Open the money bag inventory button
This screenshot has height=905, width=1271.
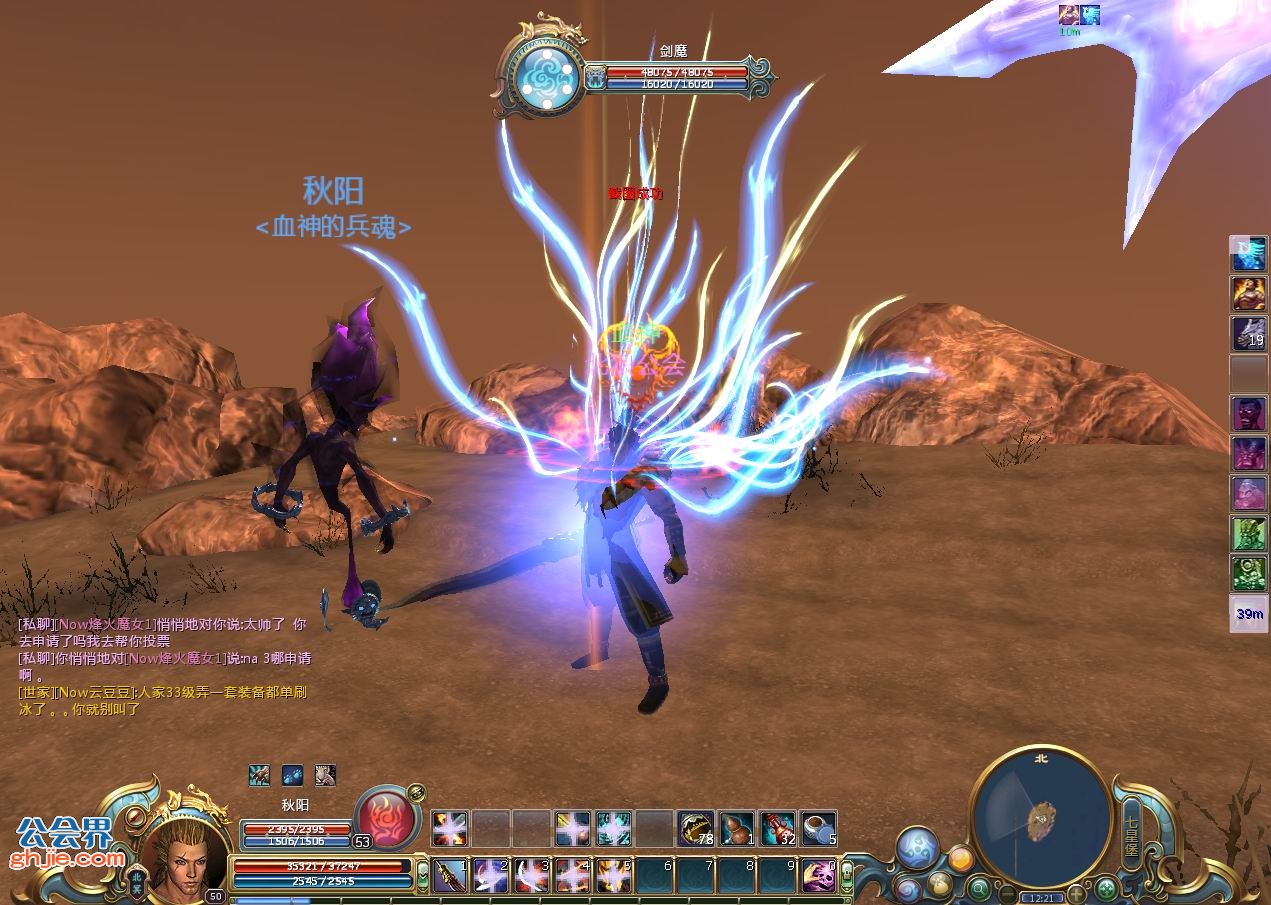pyautogui.click(x=939, y=883)
